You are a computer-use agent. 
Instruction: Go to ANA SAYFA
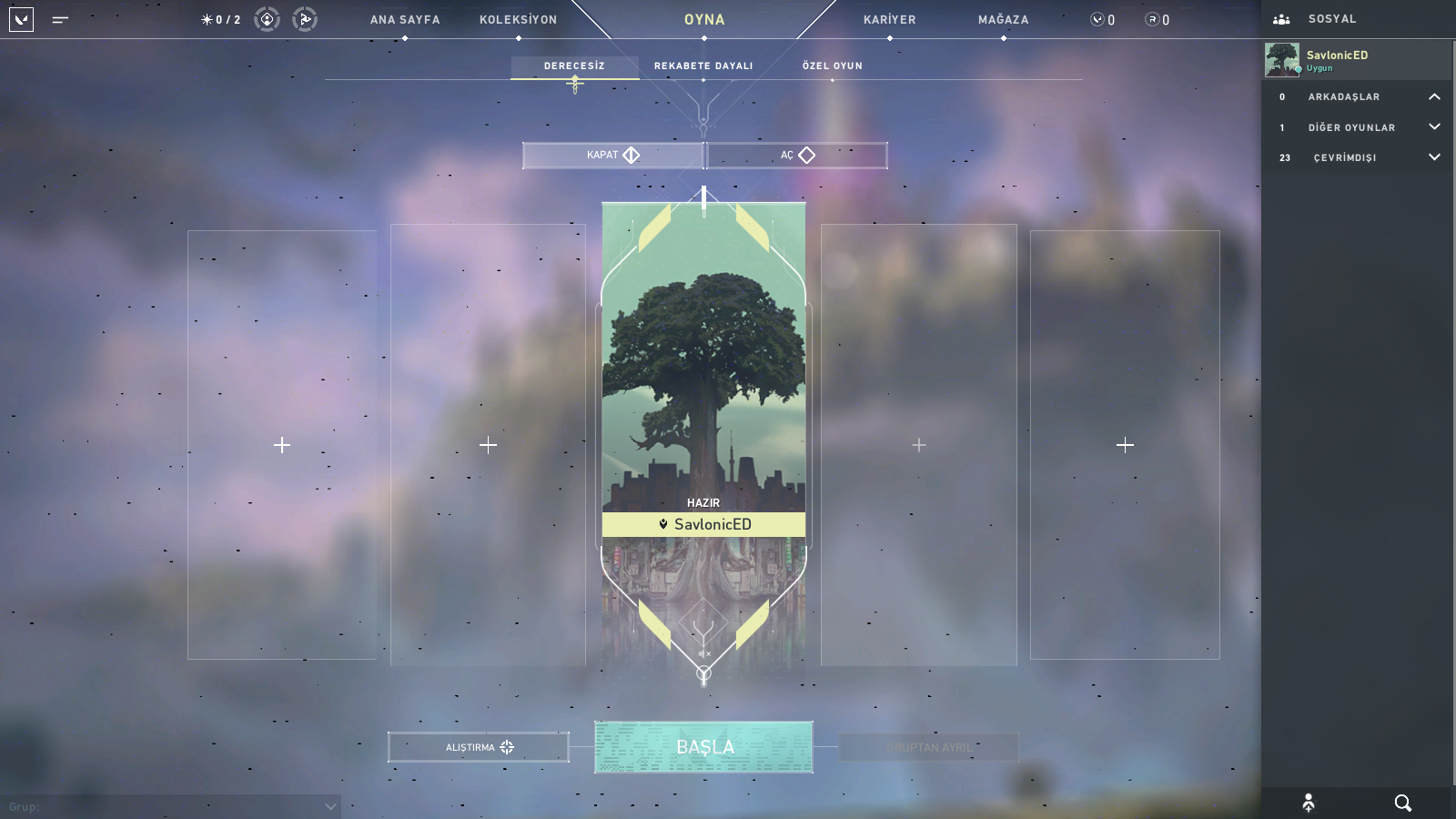(x=405, y=19)
